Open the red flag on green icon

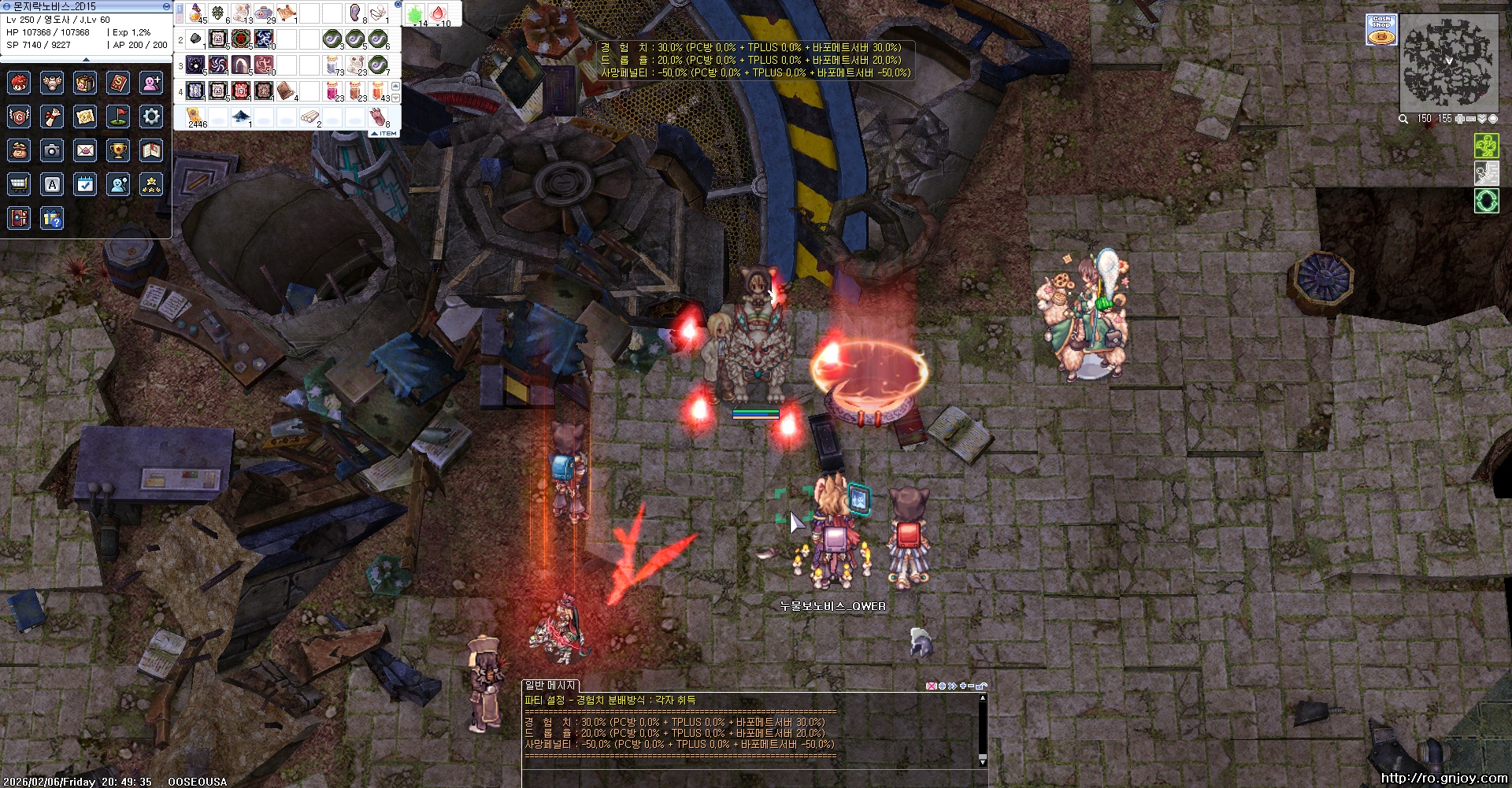tap(118, 117)
